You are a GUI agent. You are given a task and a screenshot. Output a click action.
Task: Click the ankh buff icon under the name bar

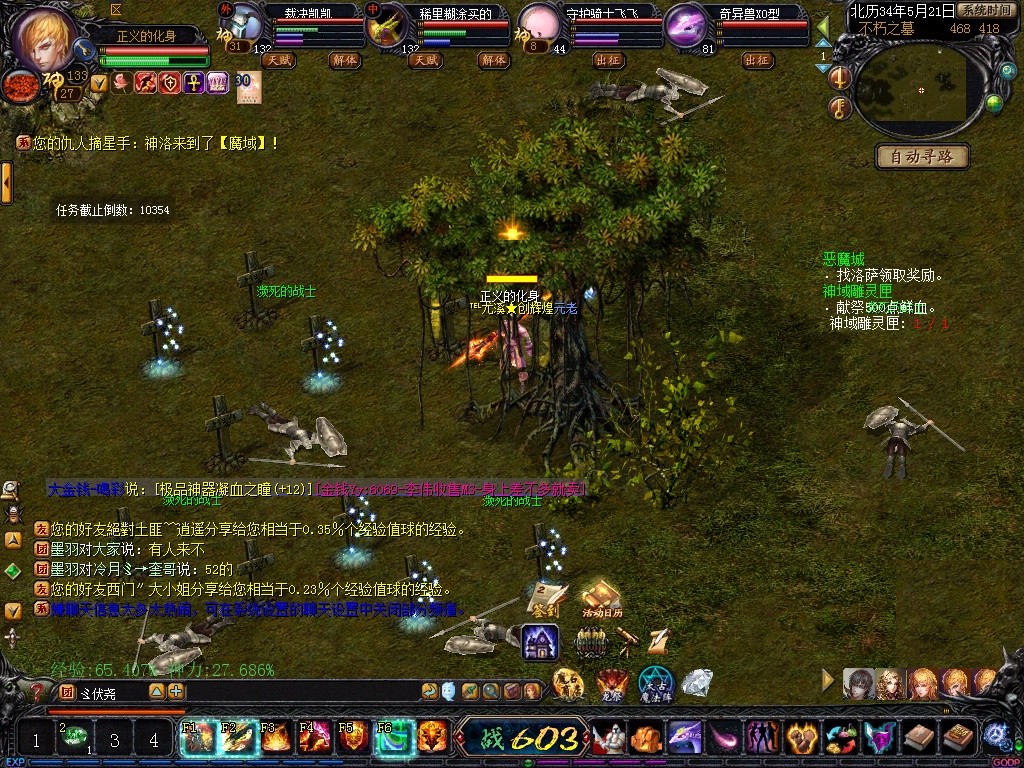point(194,83)
